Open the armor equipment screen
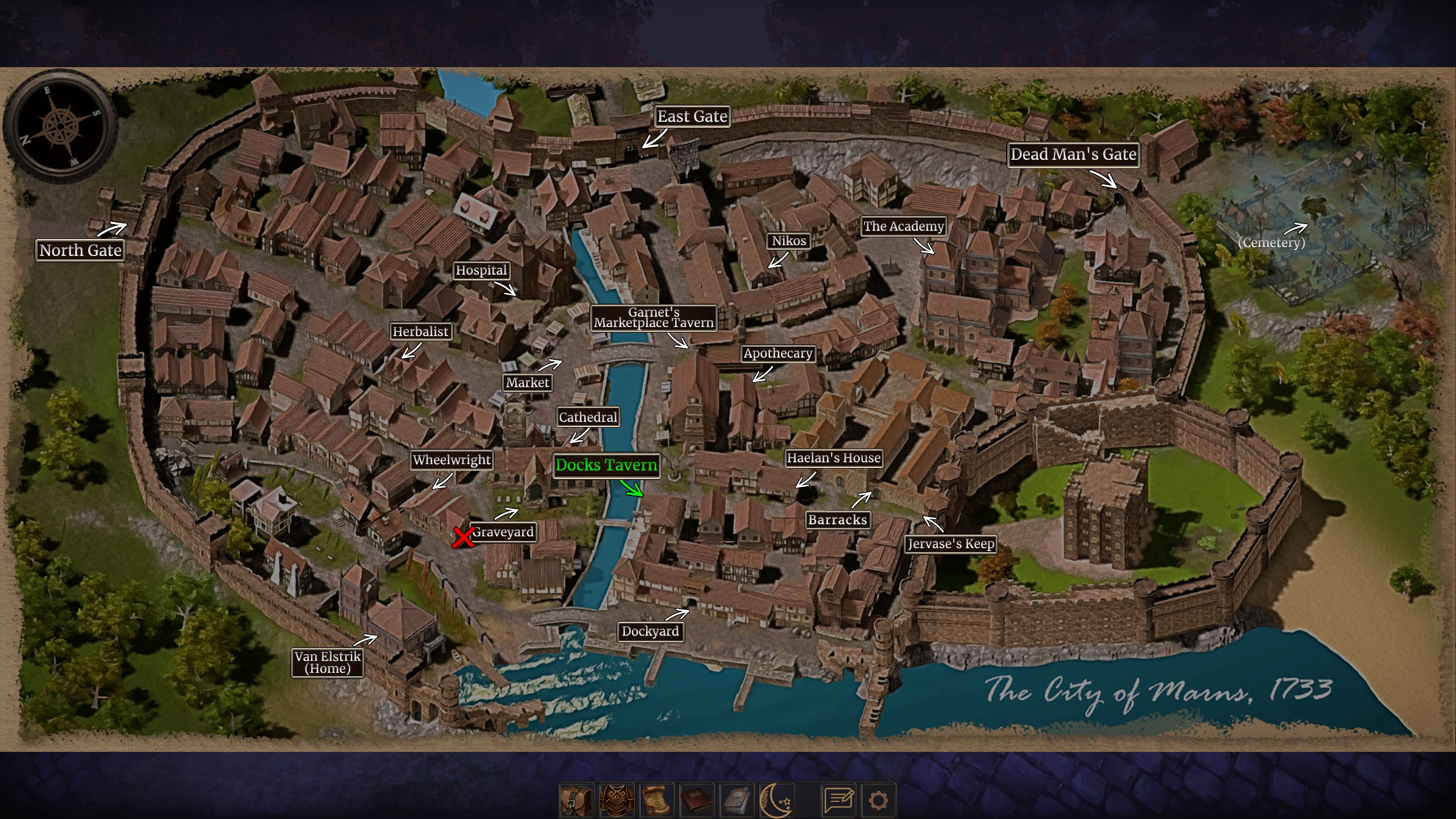The width and height of the screenshot is (1456, 819). pyautogui.click(x=617, y=800)
